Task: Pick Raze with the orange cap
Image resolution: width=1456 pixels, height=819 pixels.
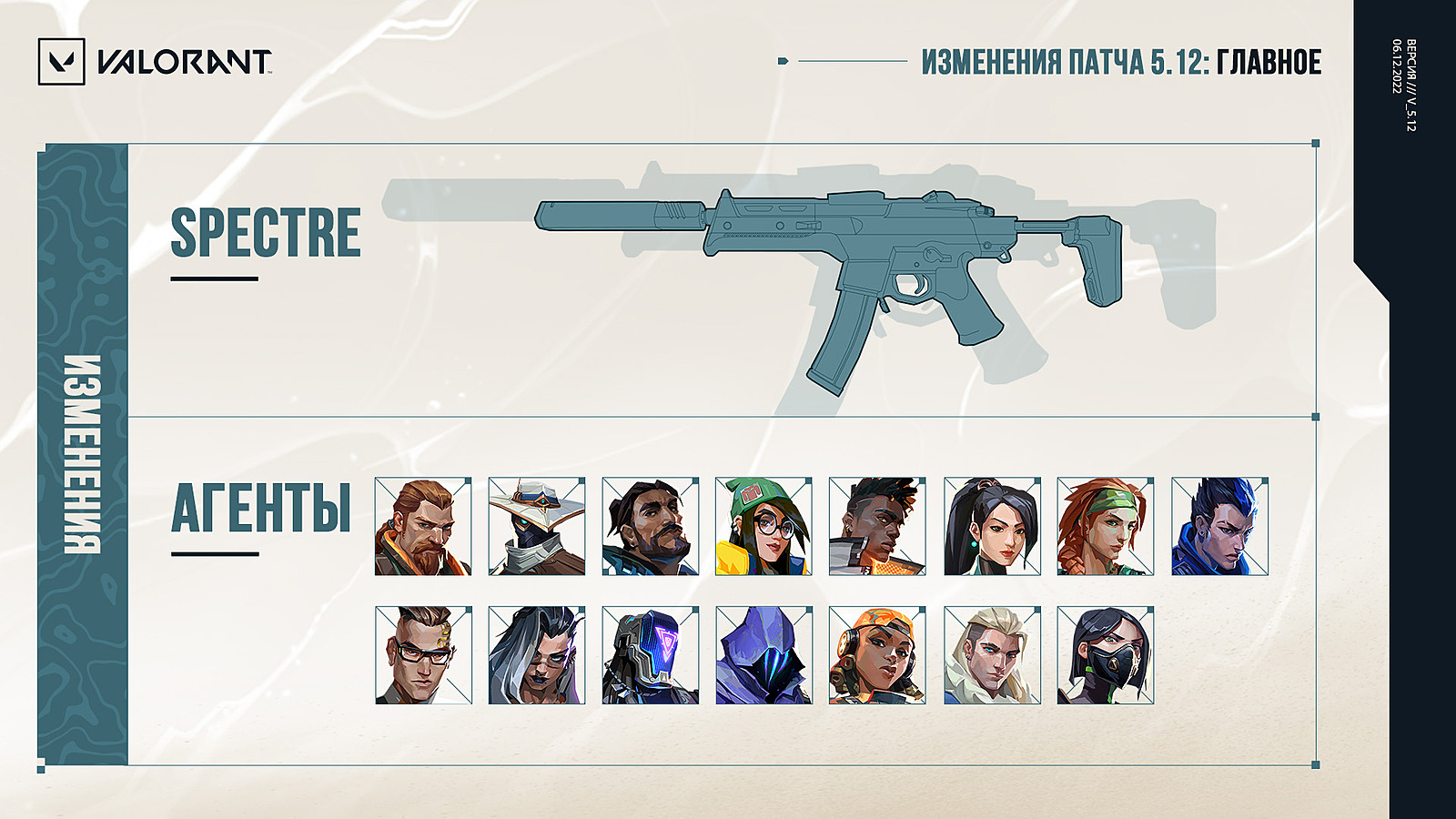Action: pyautogui.click(x=877, y=655)
